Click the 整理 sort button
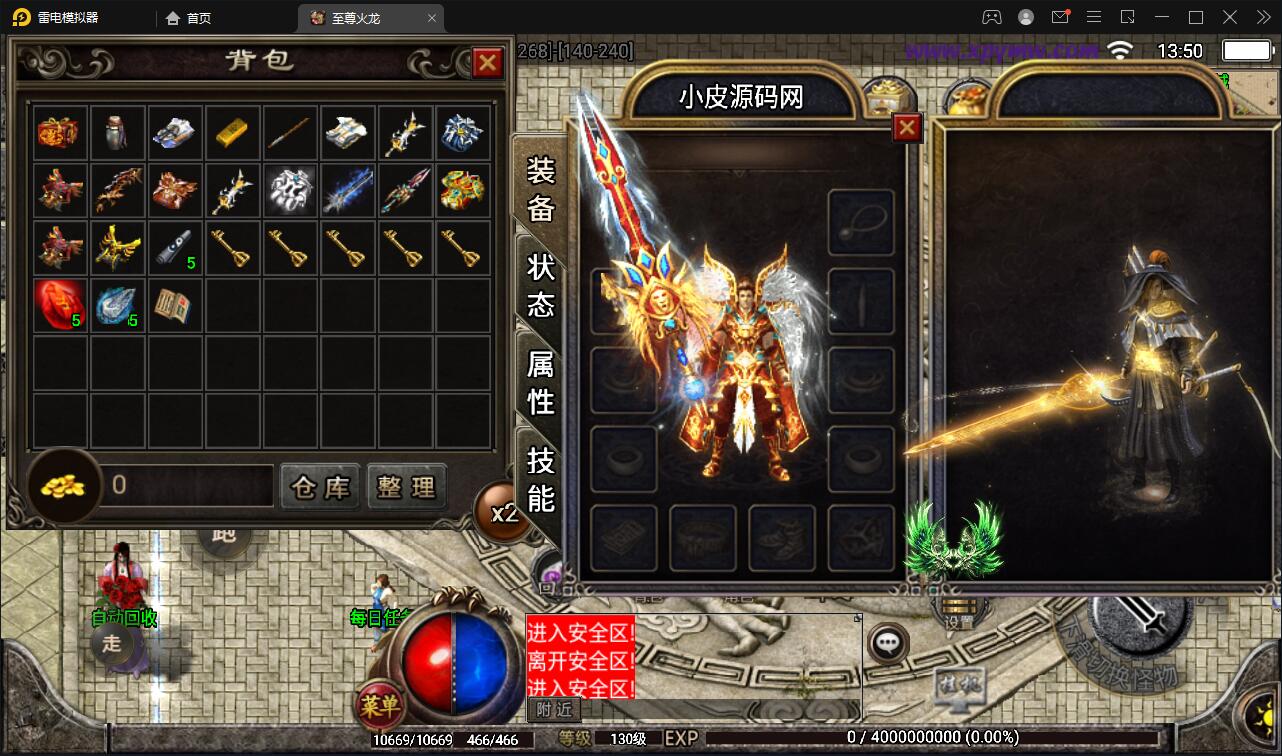Image resolution: width=1282 pixels, height=756 pixels. point(407,486)
